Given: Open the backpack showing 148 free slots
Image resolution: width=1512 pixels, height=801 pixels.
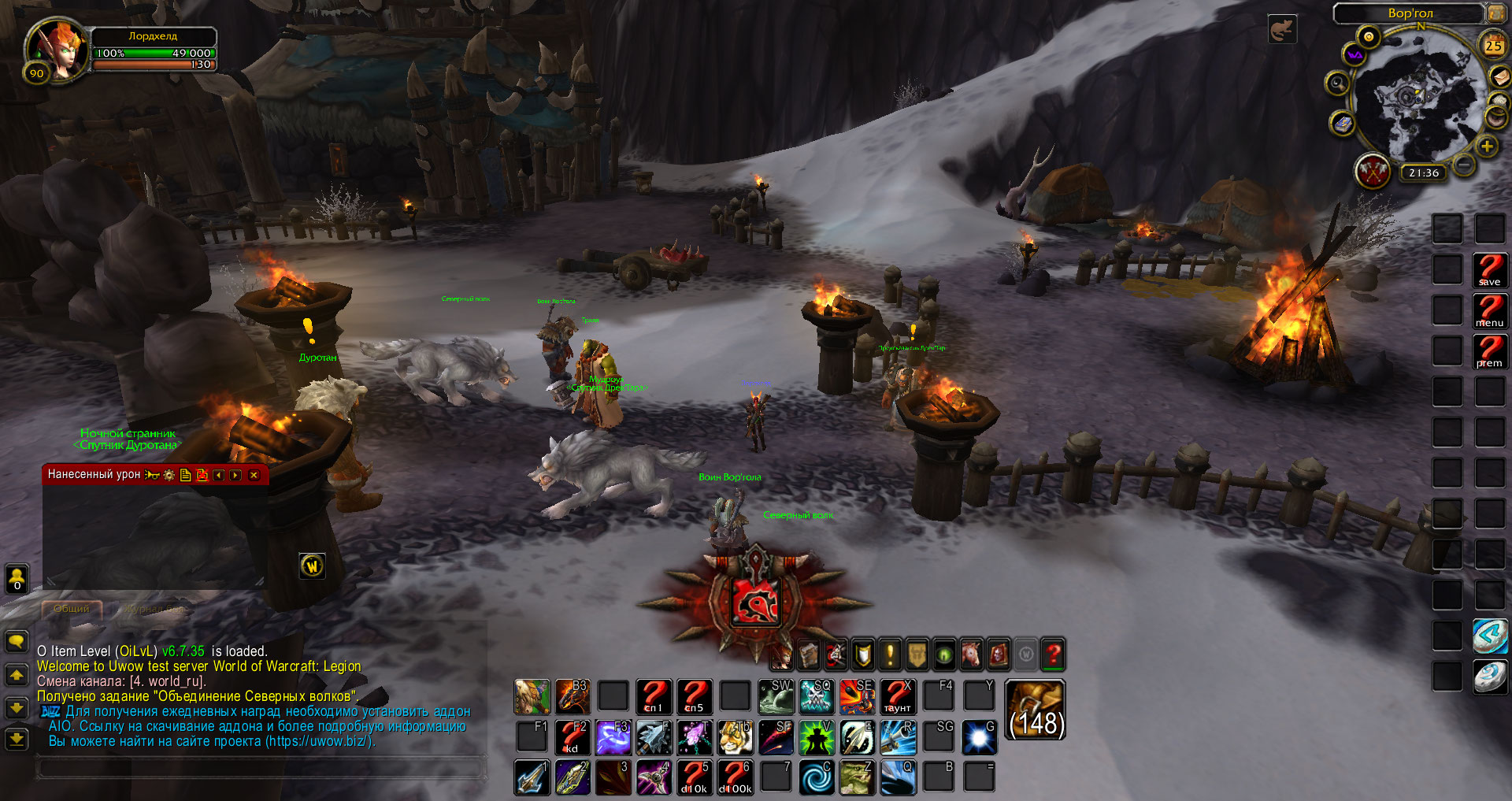Looking at the screenshot, I should 1036,710.
